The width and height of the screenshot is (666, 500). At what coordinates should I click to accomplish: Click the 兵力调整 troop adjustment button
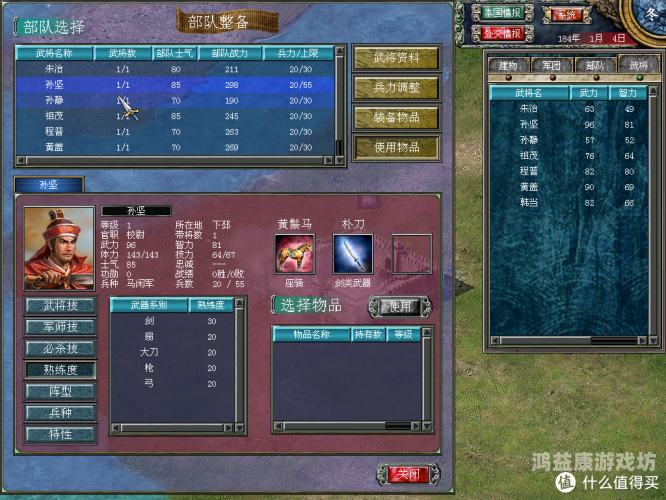coord(396,88)
